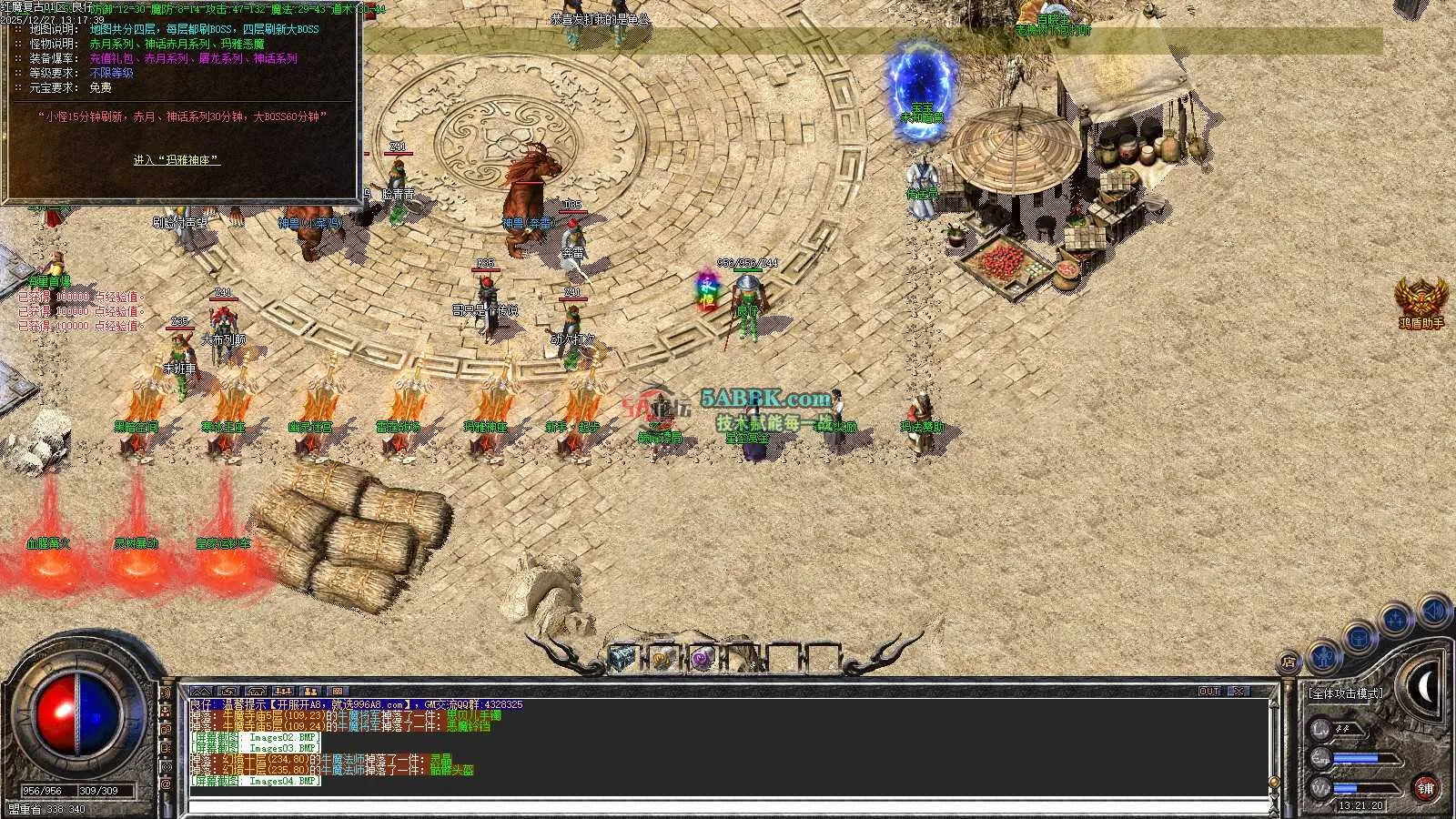Select the mountain-shaped chat tab icon
The width and height of the screenshot is (1456, 819).
(x=201, y=692)
